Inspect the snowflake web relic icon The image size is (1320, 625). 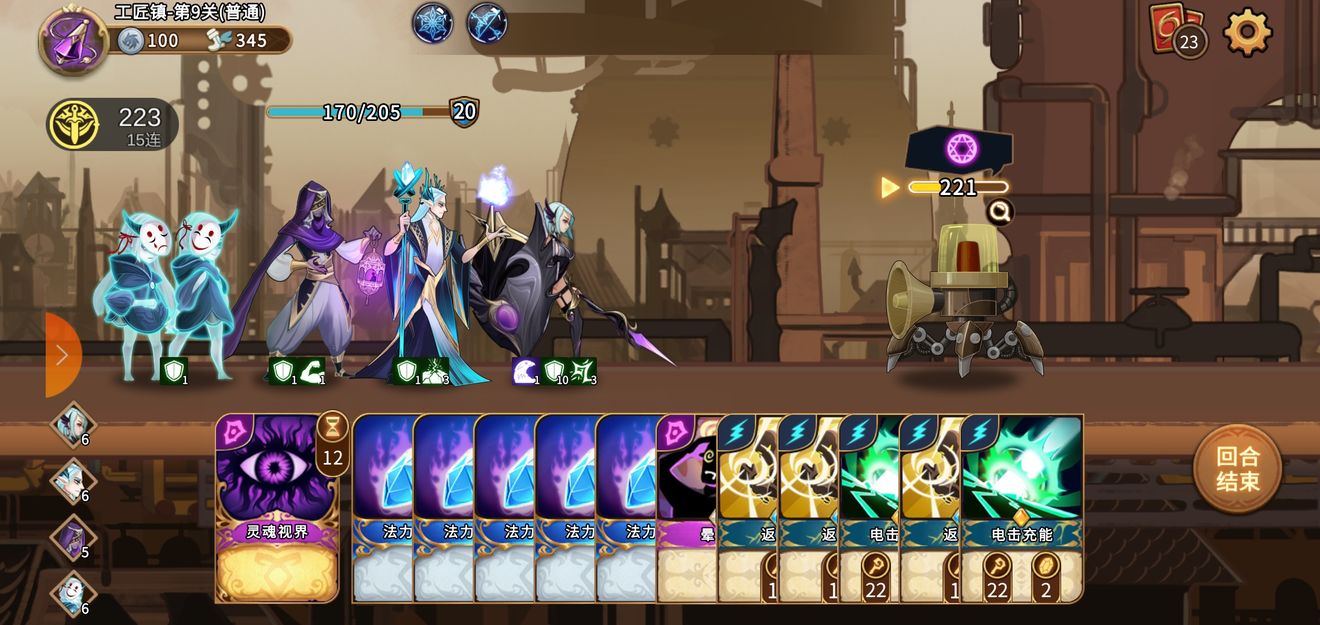[x=433, y=23]
